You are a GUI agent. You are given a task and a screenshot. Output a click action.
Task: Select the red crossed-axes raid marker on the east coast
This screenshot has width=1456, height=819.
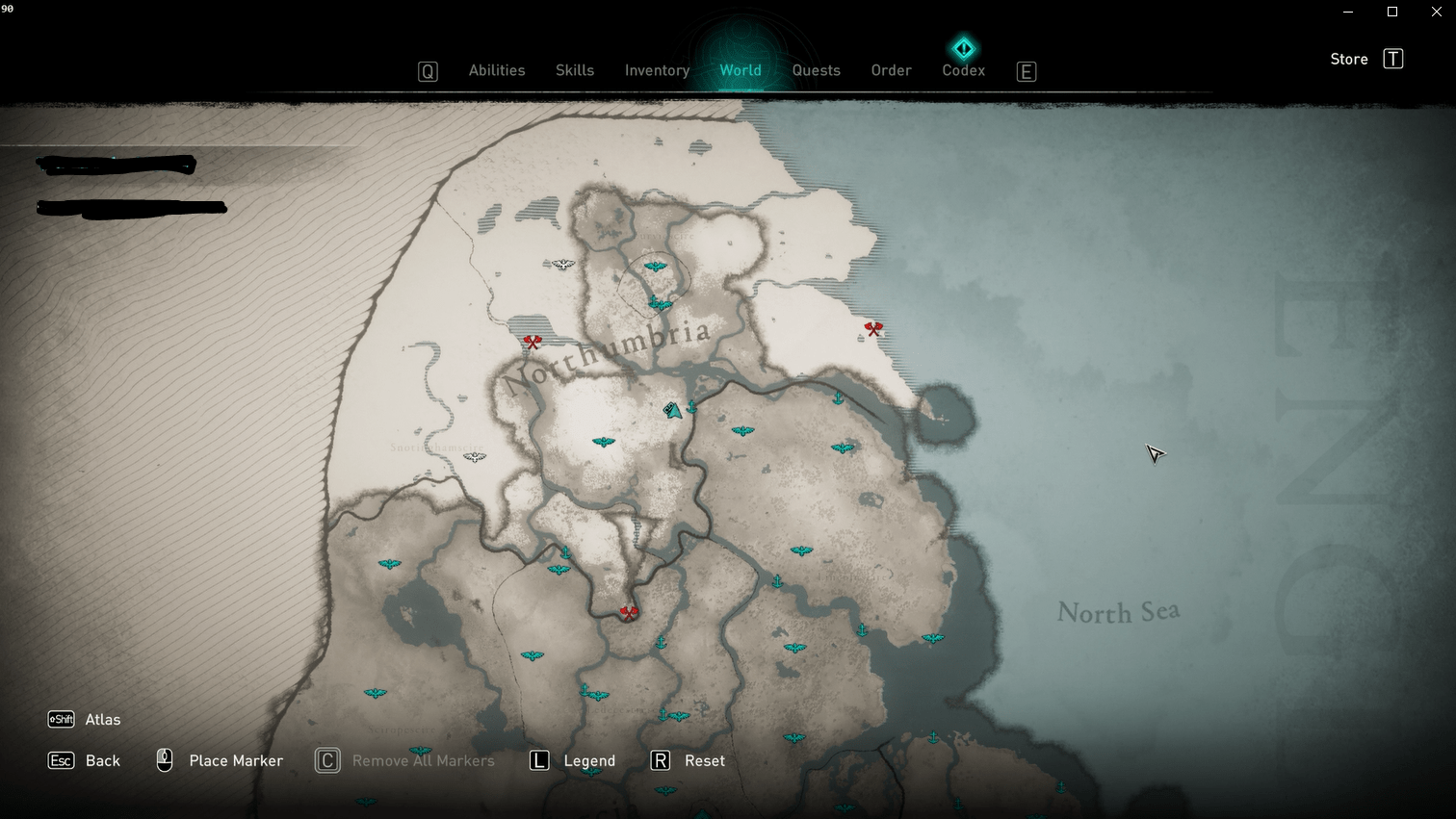(873, 329)
